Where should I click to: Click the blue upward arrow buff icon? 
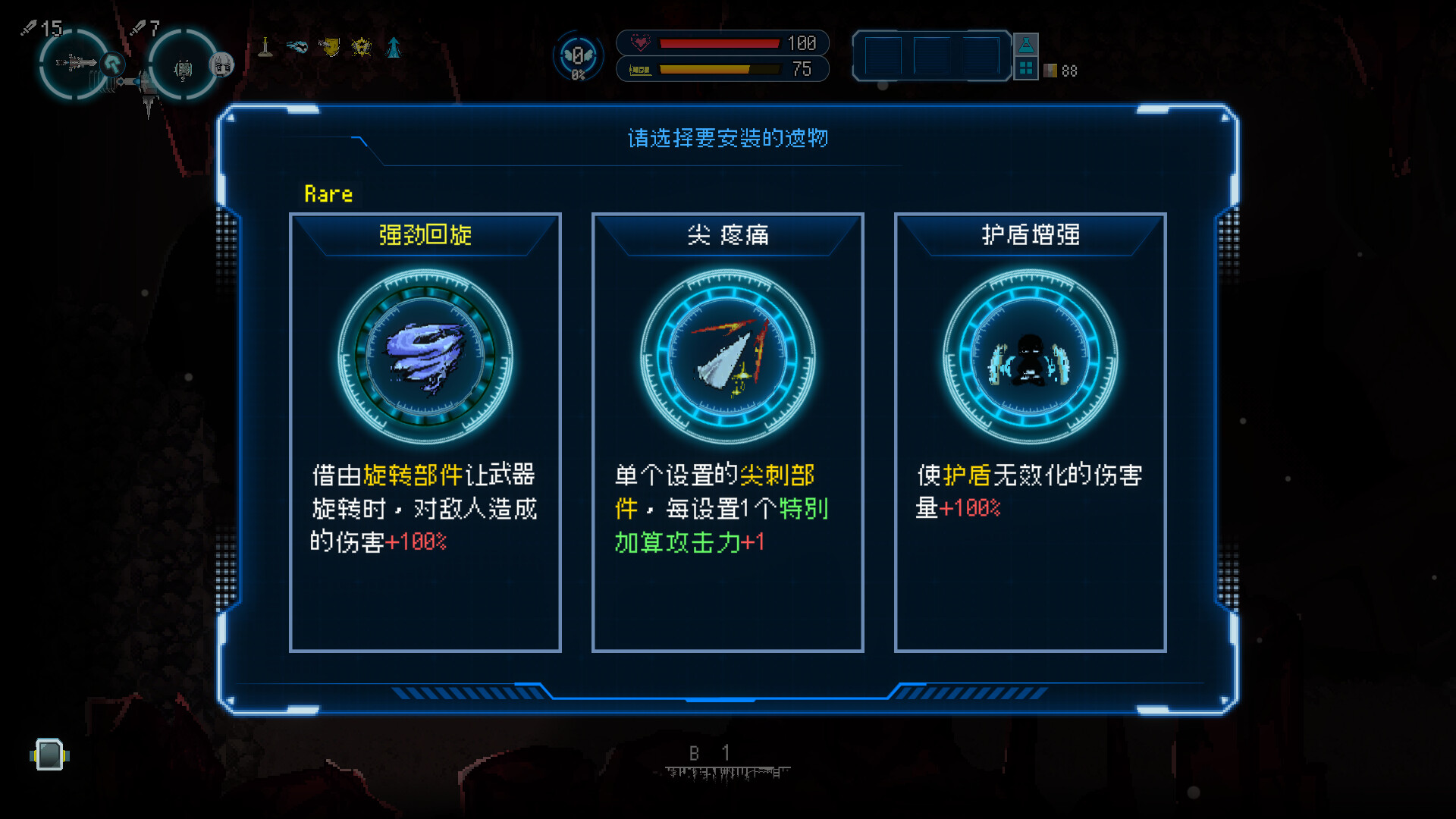point(394,46)
